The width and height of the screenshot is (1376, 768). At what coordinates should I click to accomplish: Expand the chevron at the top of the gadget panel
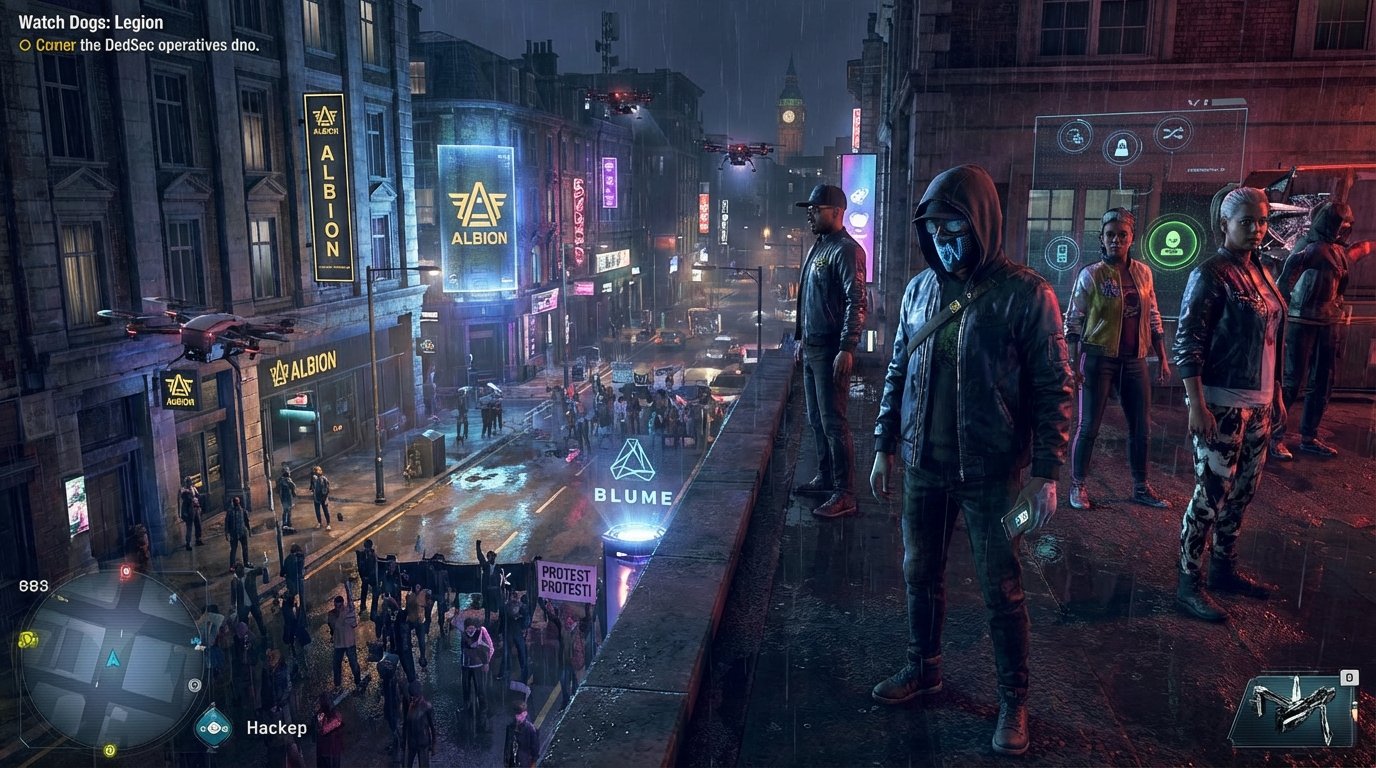pos(1192,100)
